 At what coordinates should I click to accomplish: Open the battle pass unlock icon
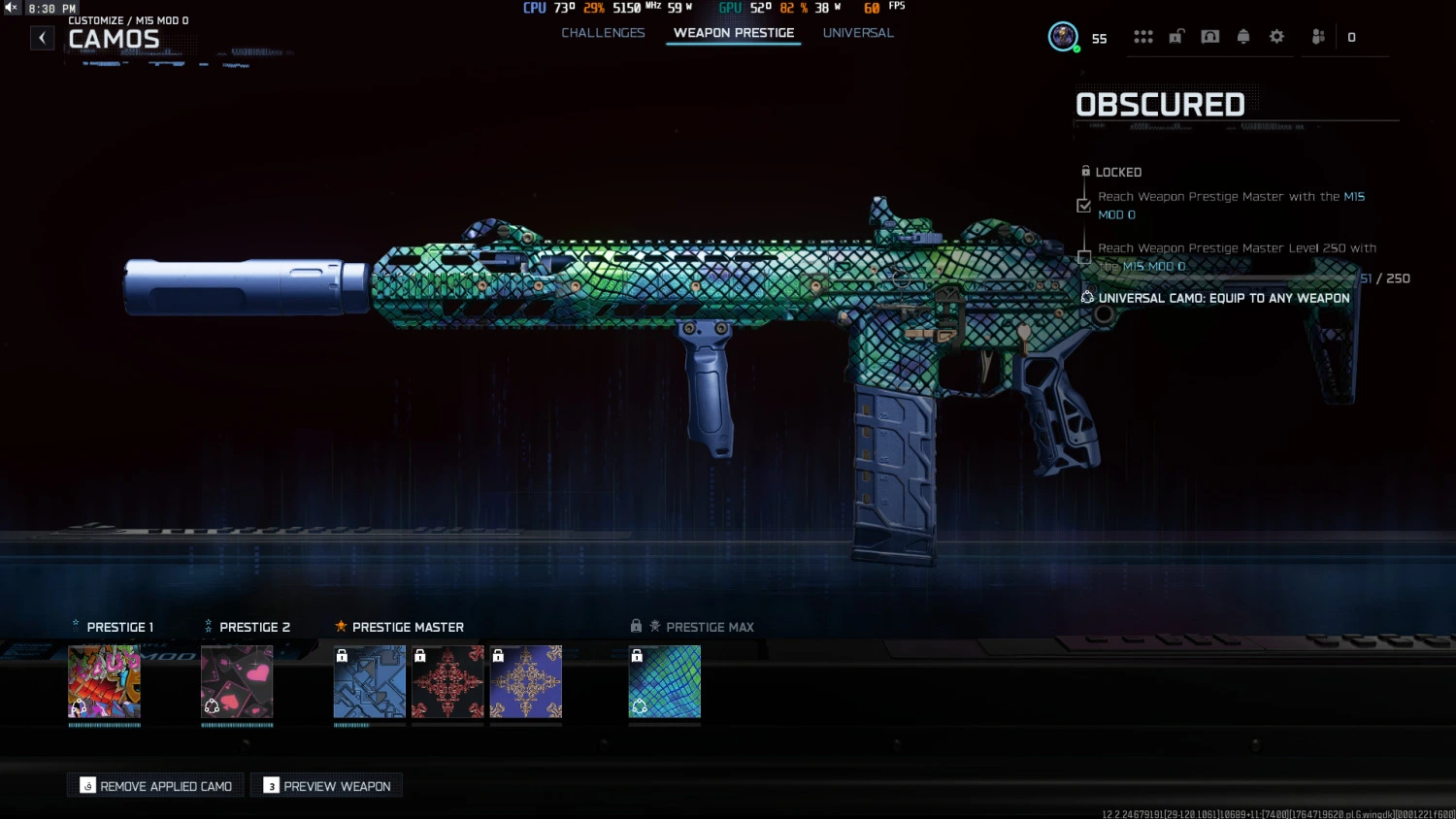(x=1176, y=36)
